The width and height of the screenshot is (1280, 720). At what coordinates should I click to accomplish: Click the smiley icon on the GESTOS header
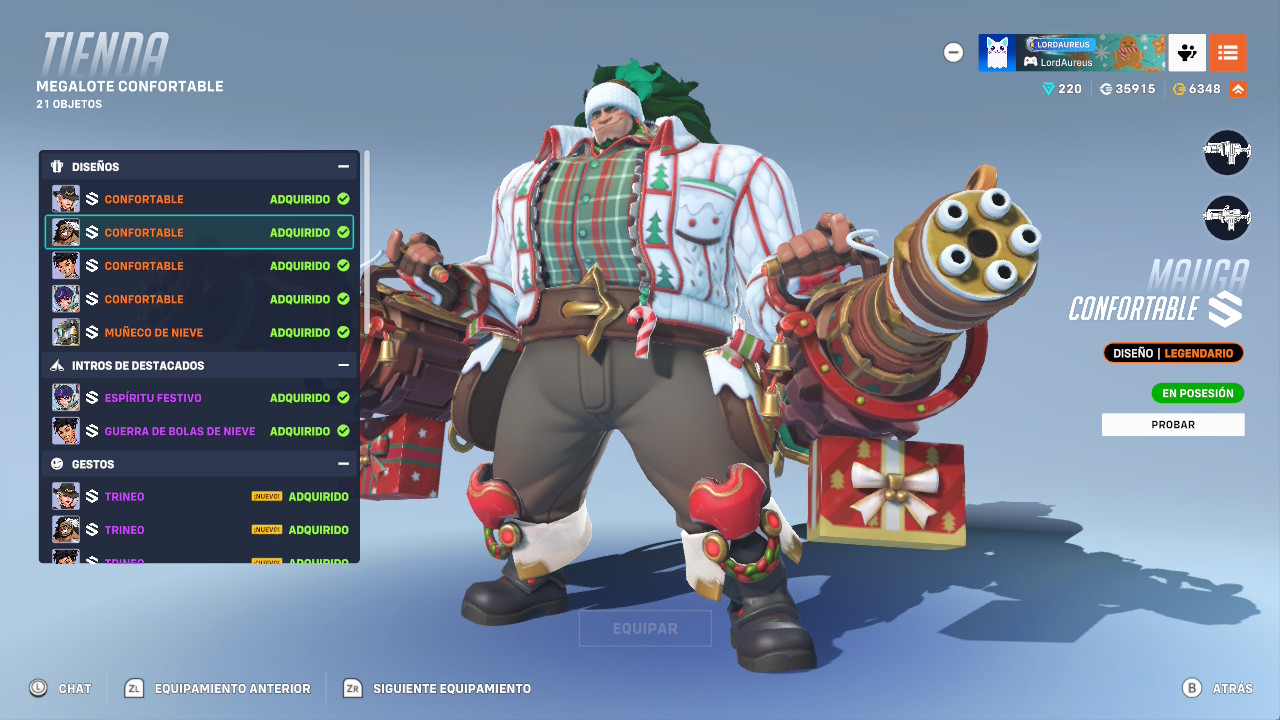[x=58, y=463]
